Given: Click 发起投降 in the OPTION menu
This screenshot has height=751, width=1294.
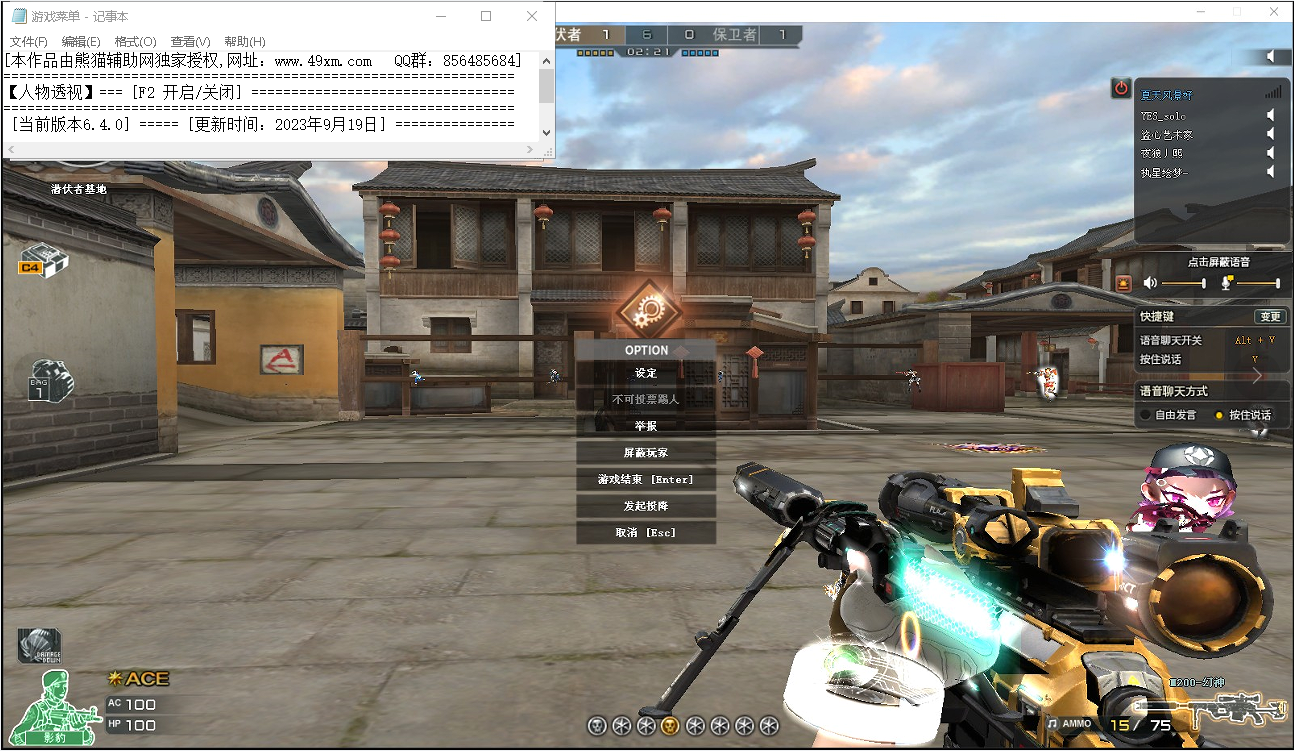Looking at the screenshot, I should click(x=645, y=505).
